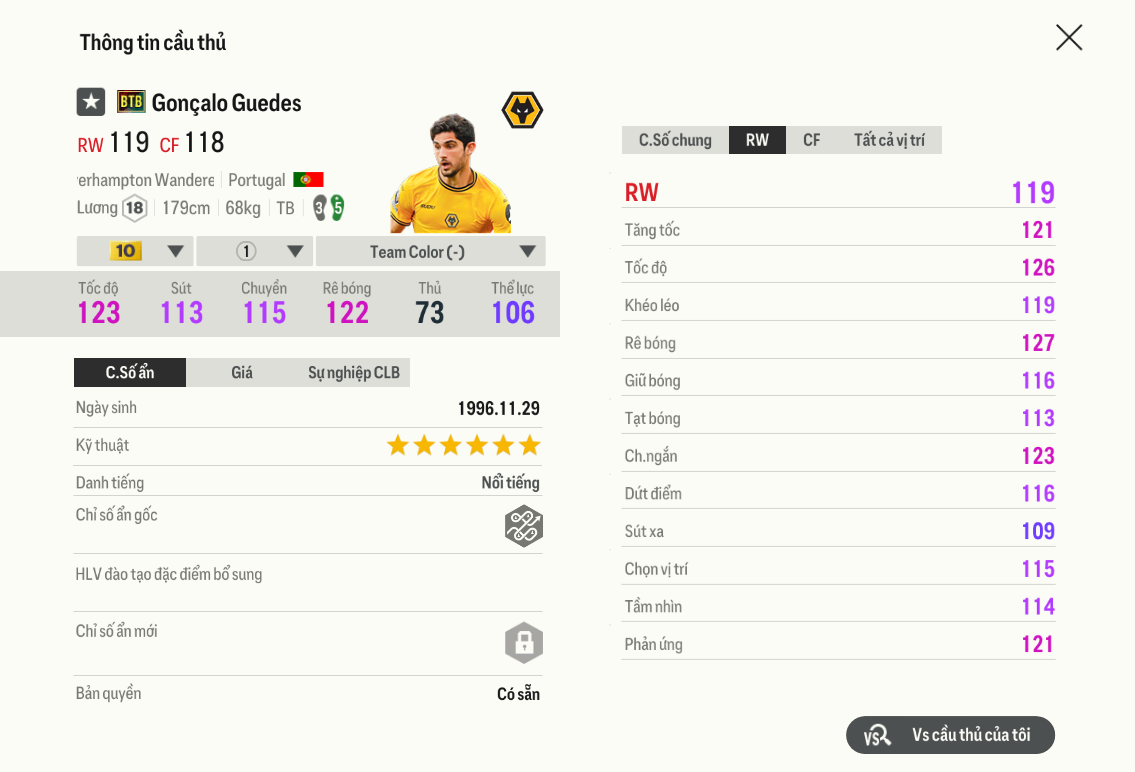
Task: Switch to the CF position tab
Action: point(811,140)
